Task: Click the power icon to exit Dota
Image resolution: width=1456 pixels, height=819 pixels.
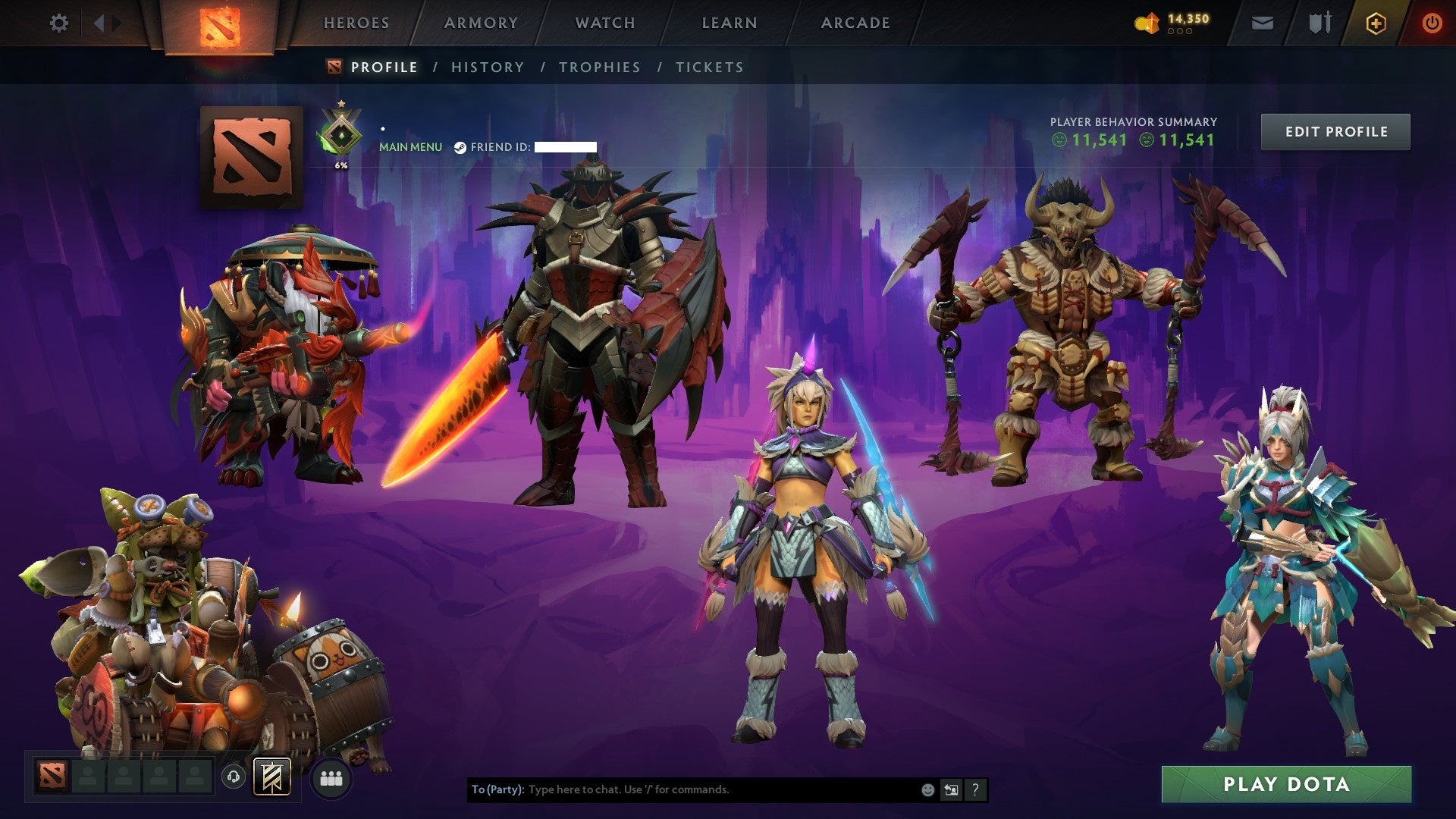Action: (1432, 23)
